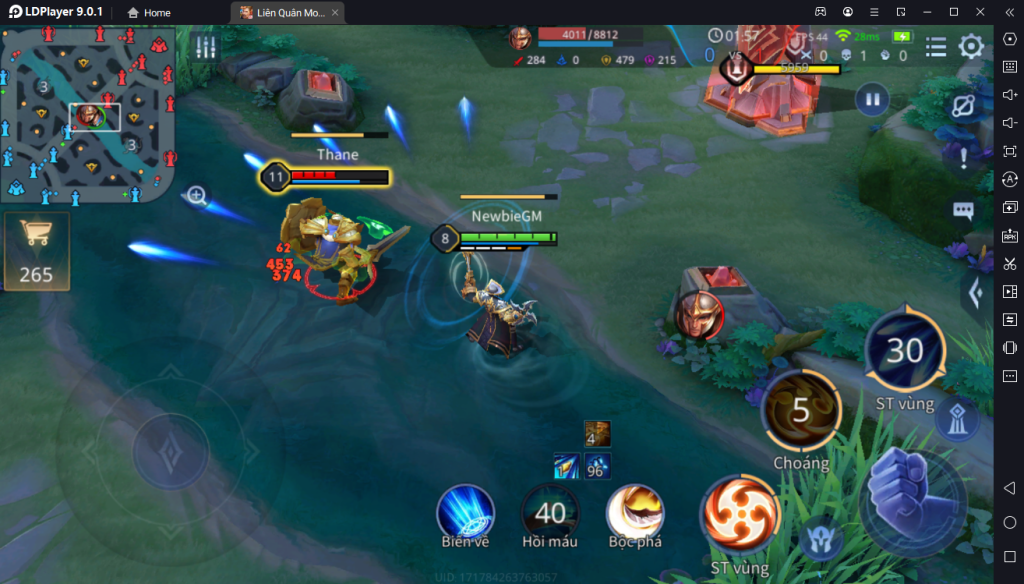Use the Hồi máu heal spell
The height and width of the screenshot is (584, 1024).
pos(550,512)
